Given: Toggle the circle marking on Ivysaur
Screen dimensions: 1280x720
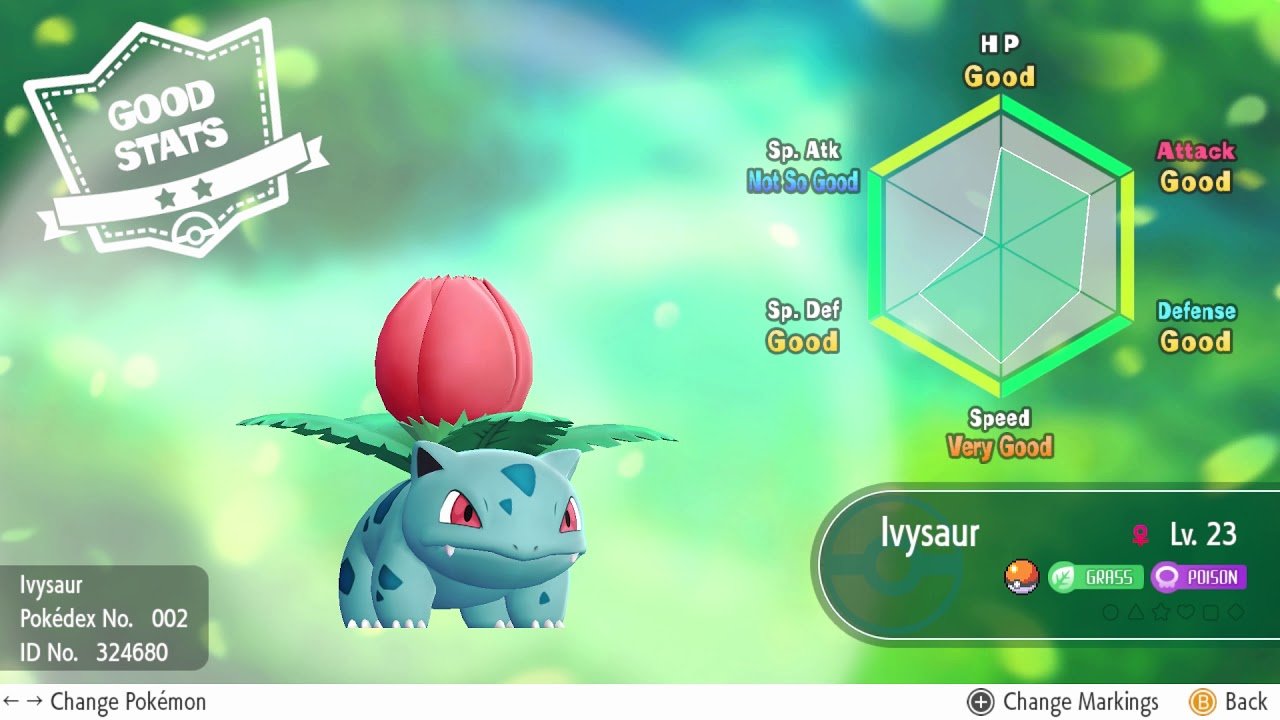Looking at the screenshot, I should coord(1110,611).
